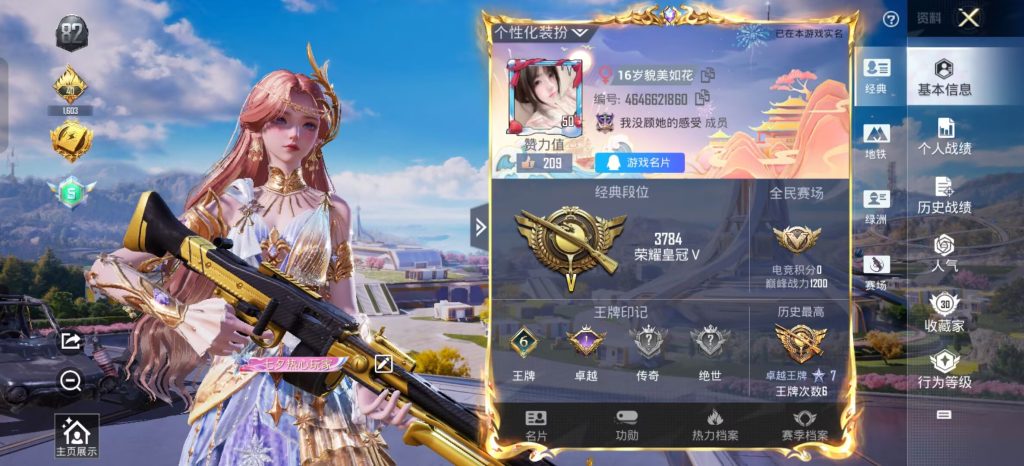View the 赛季档案 season archive tab
Image resolution: width=1024 pixels, height=466 pixels.
[804, 424]
